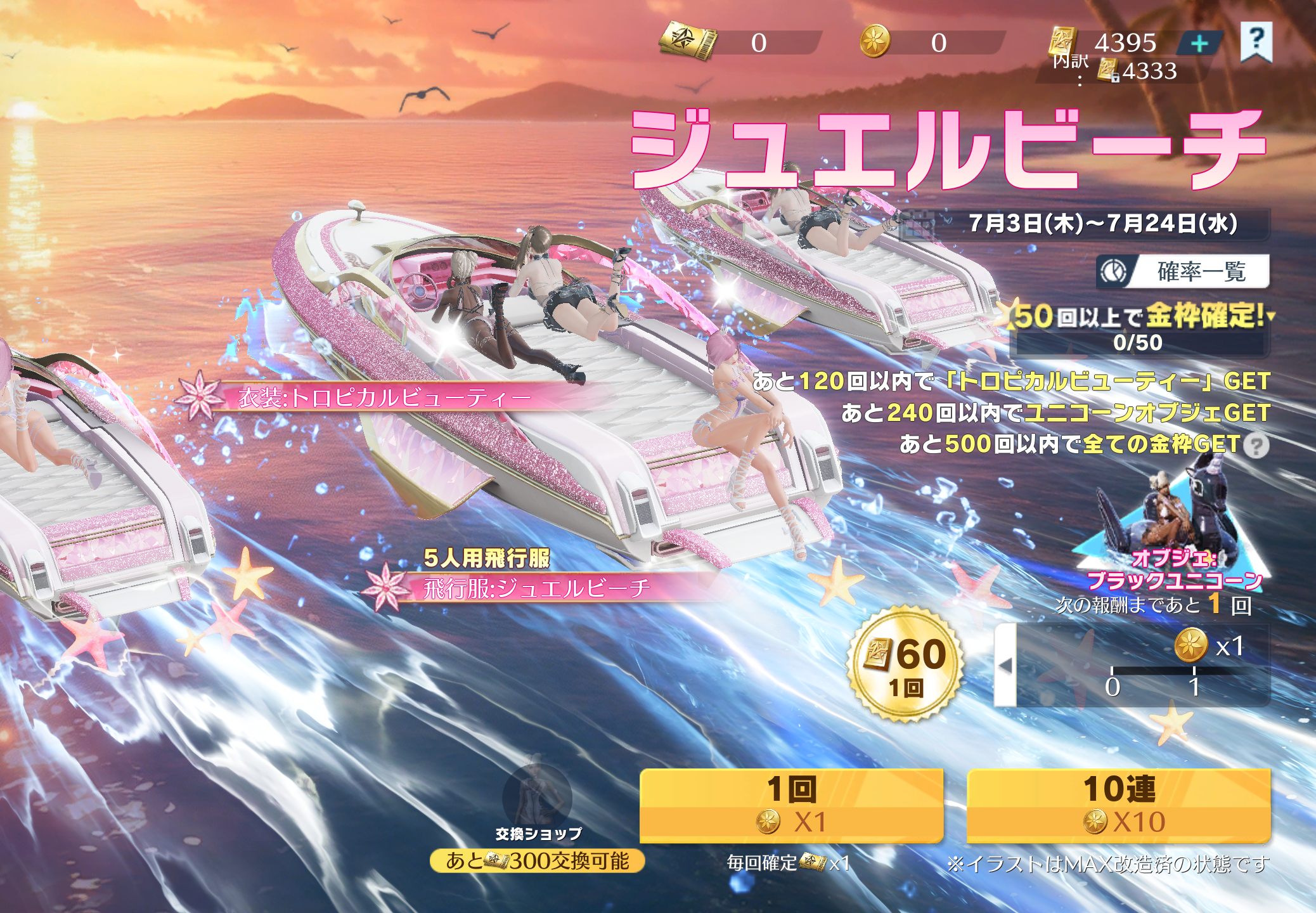Draw once with the 1回 button
The height and width of the screenshot is (913, 1316).
click(791, 805)
